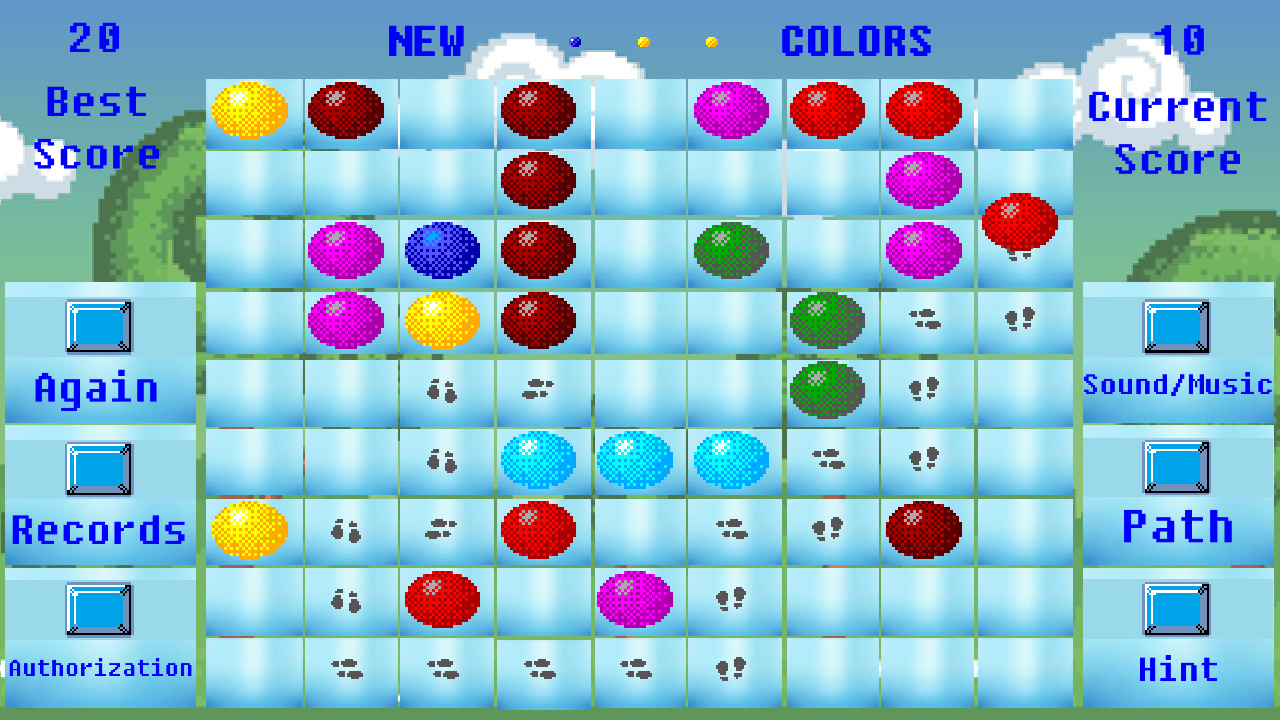This screenshot has height=720, width=1280.
Task: Select the yellow ball in the top-left cell
Action: [250, 110]
